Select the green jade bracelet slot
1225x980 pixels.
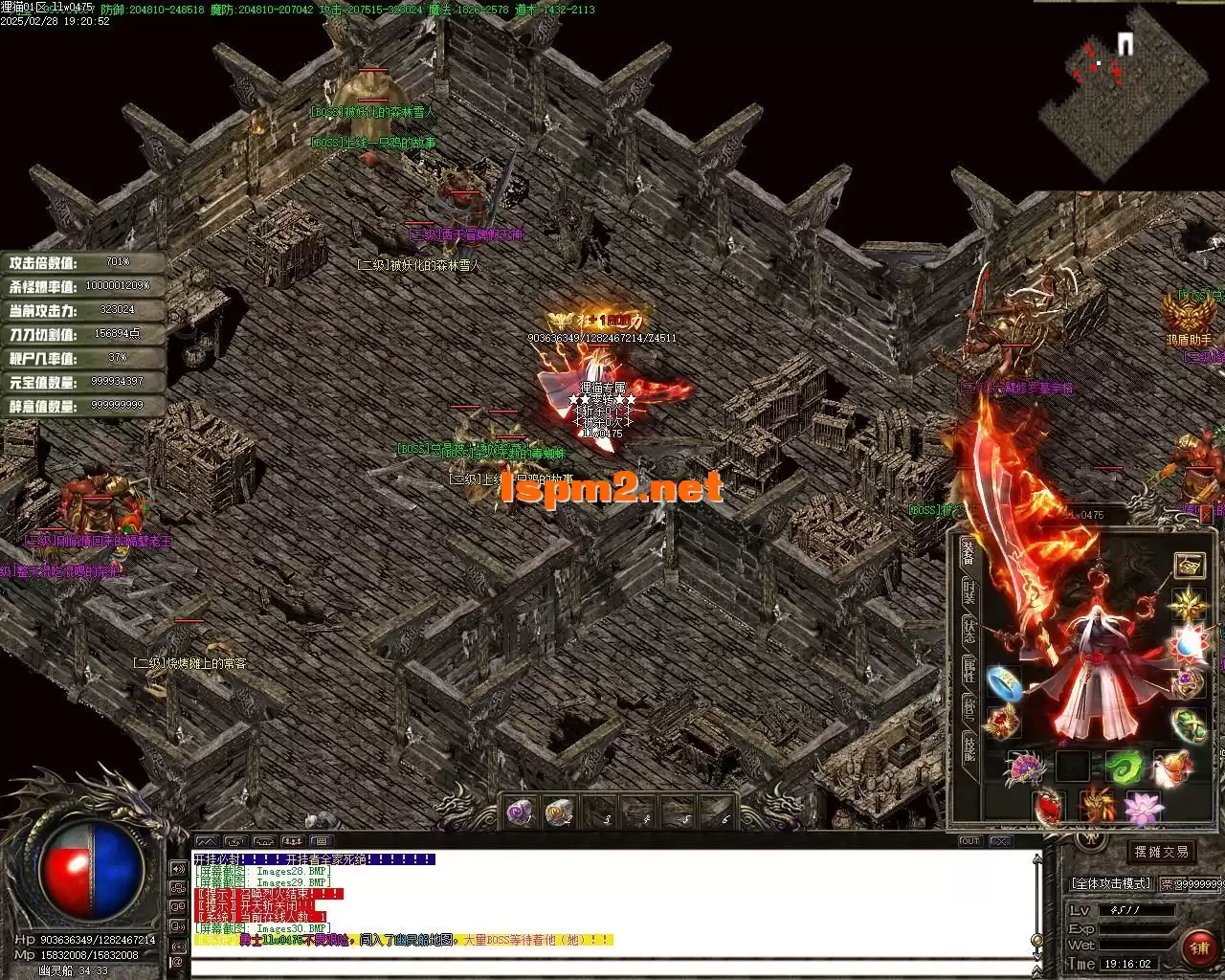click(1190, 724)
